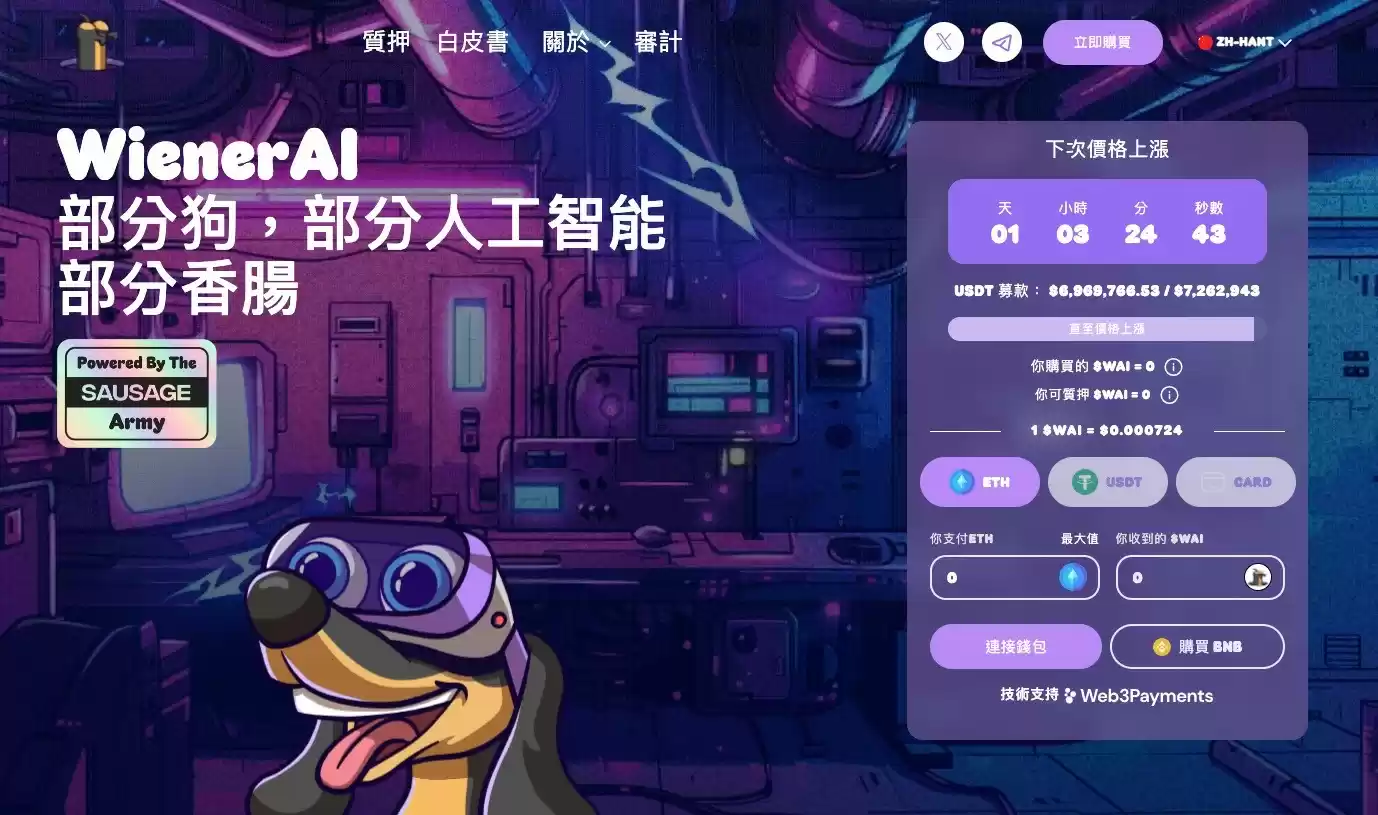Screen dimensions: 1378x815
Task: Switch payment back to ETH
Action: tap(980, 482)
